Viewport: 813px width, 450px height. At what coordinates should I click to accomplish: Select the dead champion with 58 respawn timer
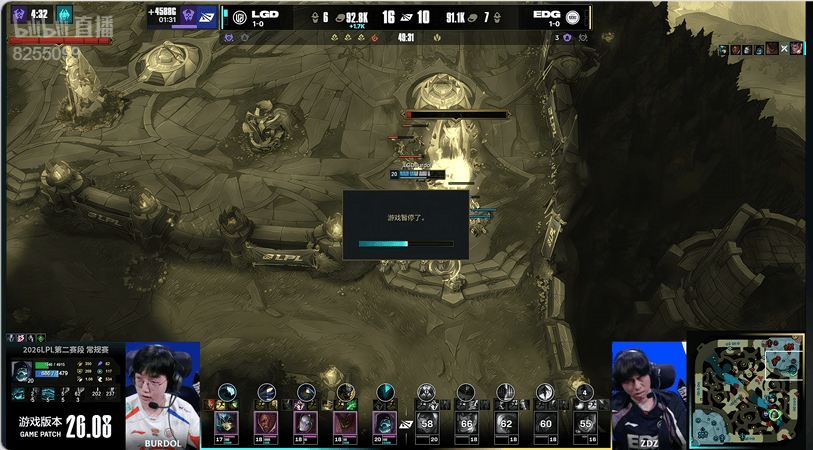tap(429, 423)
